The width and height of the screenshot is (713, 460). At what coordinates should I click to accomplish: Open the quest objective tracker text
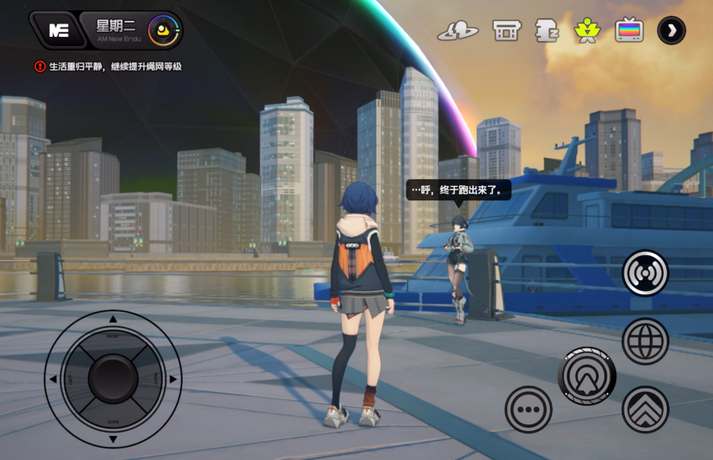point(114,67)
